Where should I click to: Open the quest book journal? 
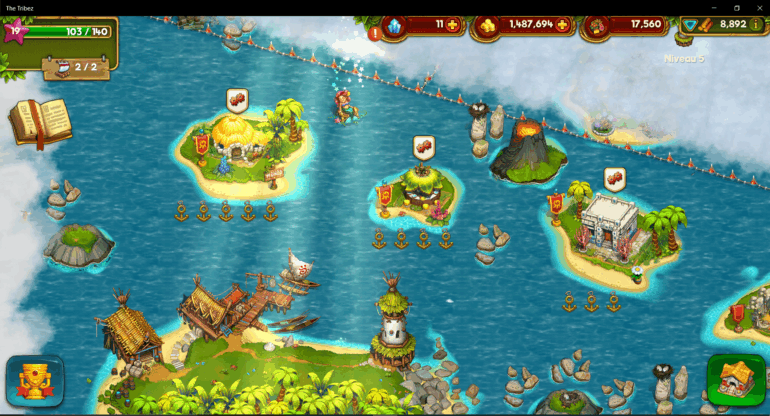pos(40,122)
